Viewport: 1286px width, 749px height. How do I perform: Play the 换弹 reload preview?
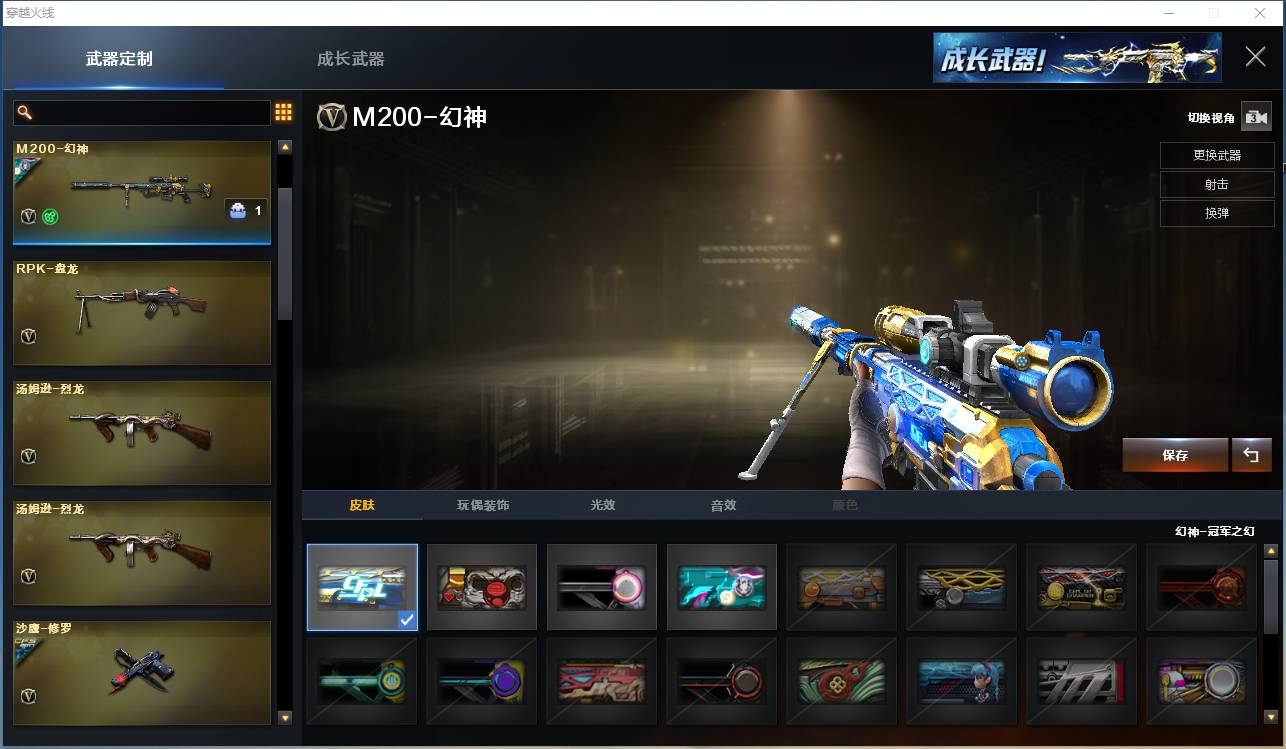click(1217, 213)
